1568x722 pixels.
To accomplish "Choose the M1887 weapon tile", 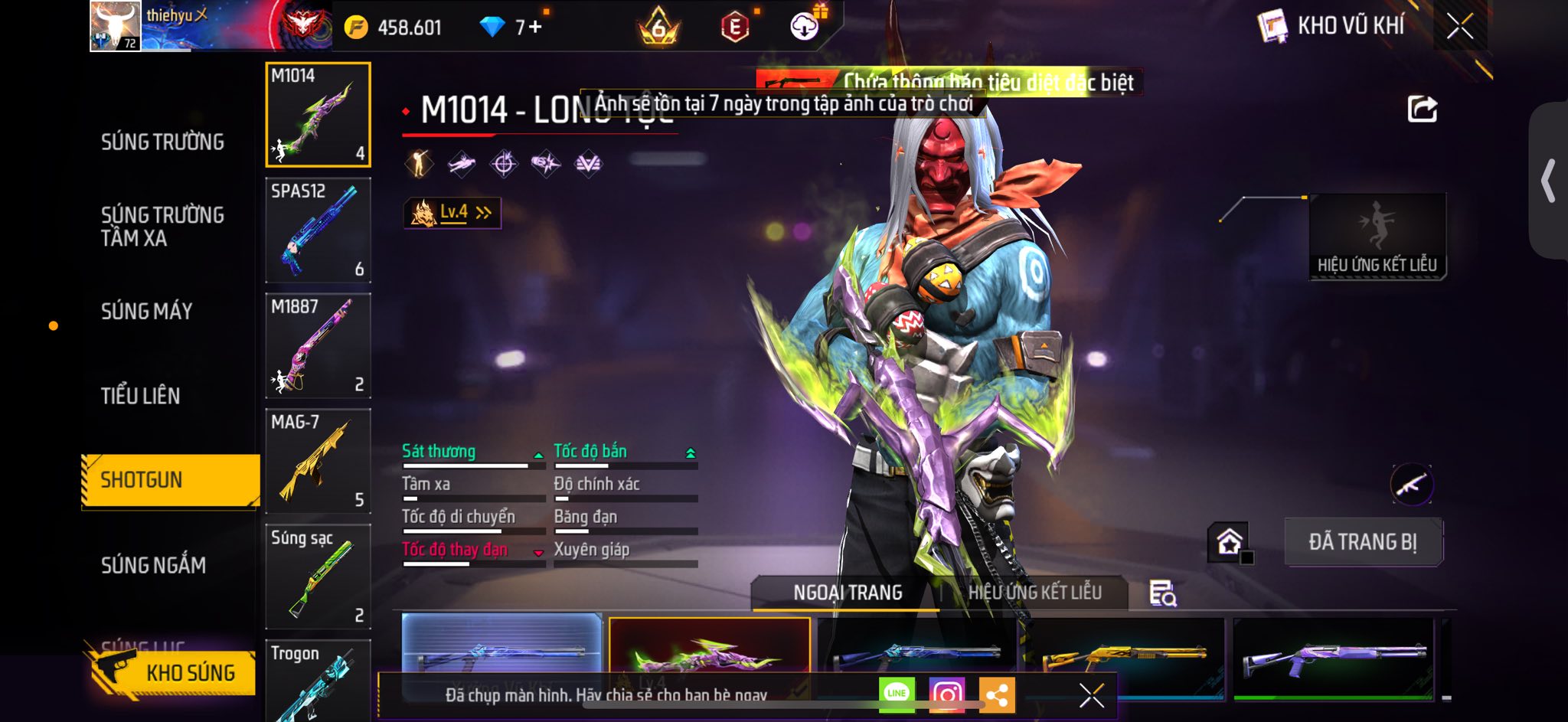I will (x=318, y=345).
